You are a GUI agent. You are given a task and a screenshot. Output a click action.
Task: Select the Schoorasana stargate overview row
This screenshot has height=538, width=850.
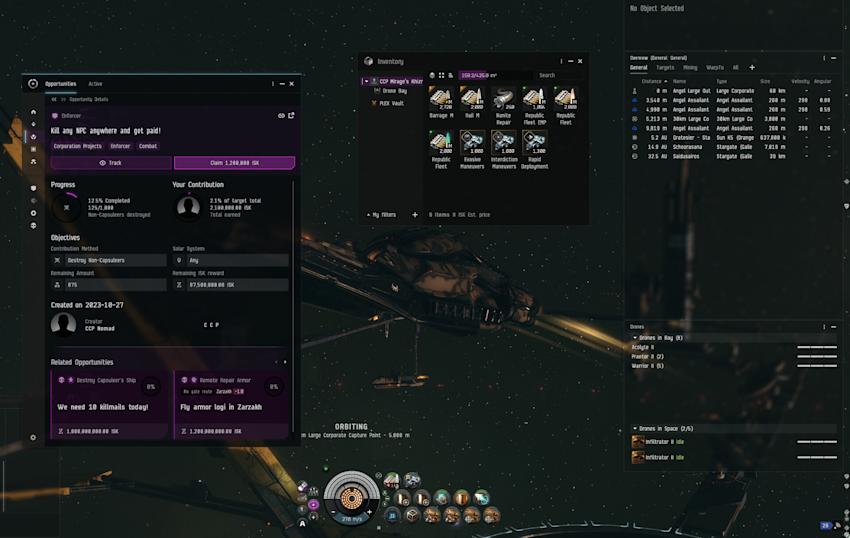pyautogui.click(x=720, y=146)
